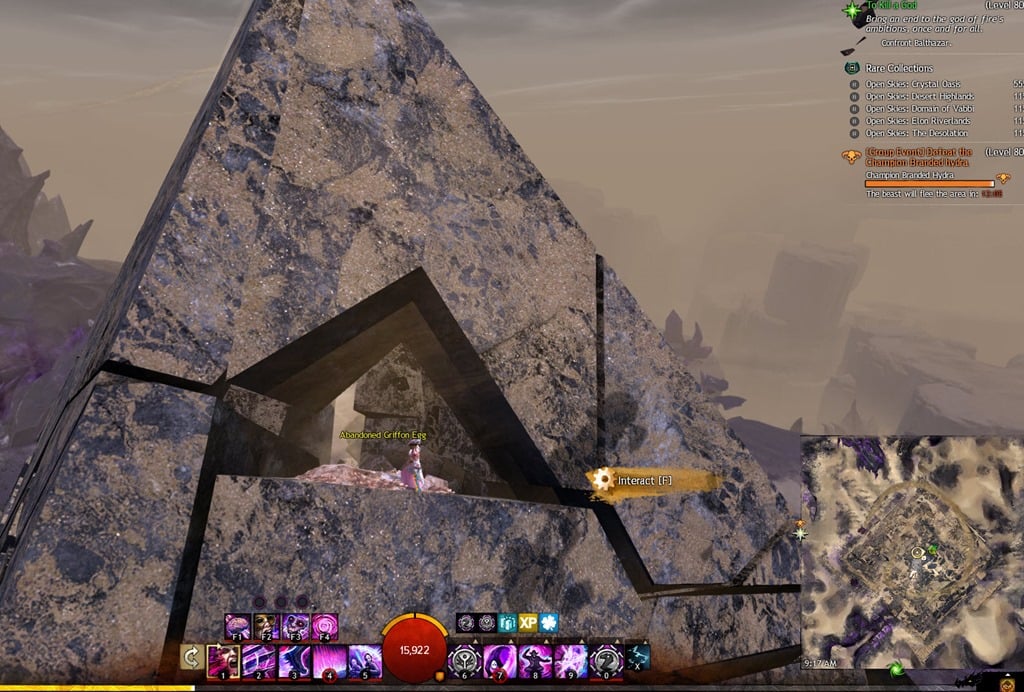Click the mount skill icon marked X
Screen dimensions: 1024x692
point(638,657)
